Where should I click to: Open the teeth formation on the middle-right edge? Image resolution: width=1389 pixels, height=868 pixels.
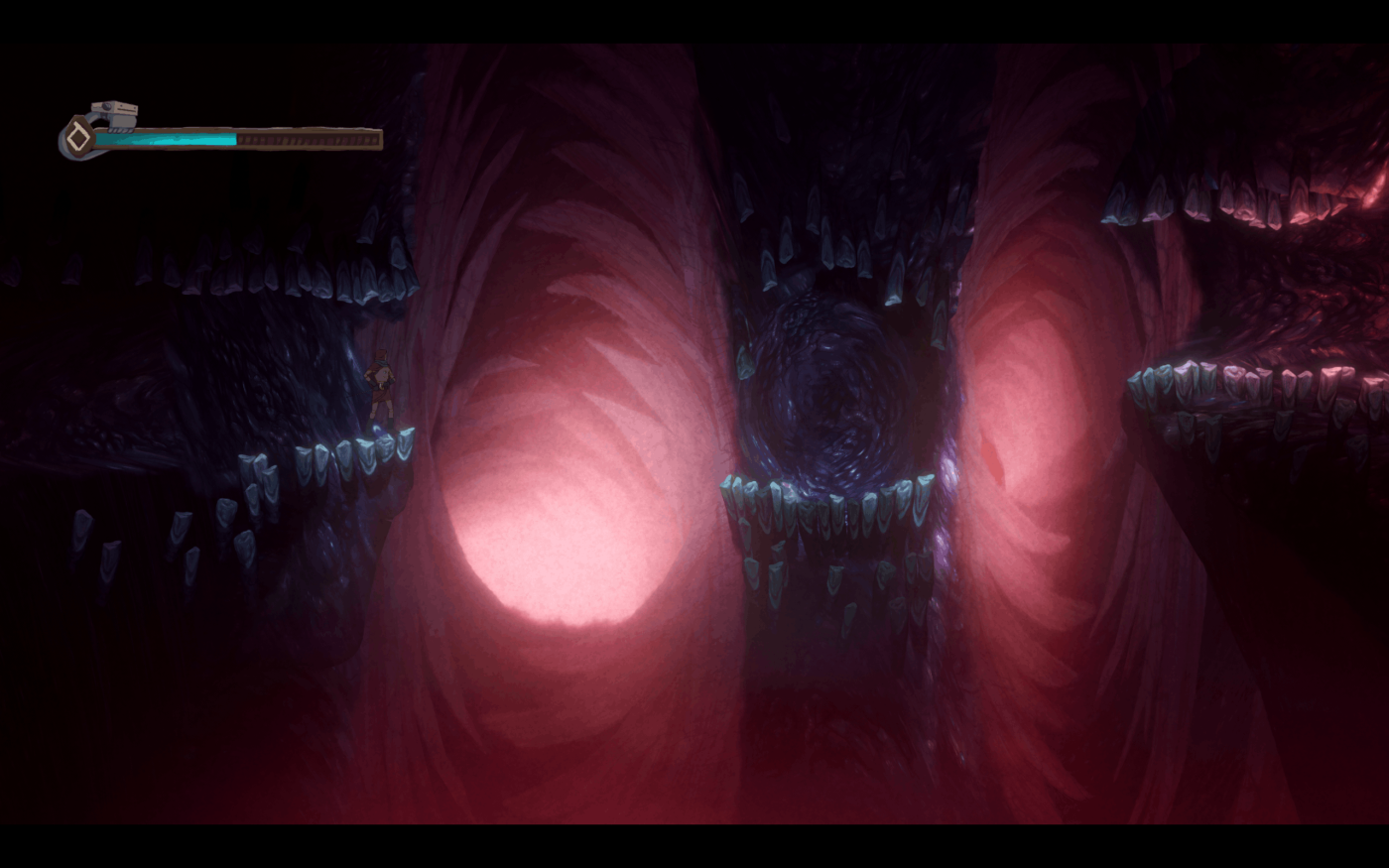click(1240, 382)
